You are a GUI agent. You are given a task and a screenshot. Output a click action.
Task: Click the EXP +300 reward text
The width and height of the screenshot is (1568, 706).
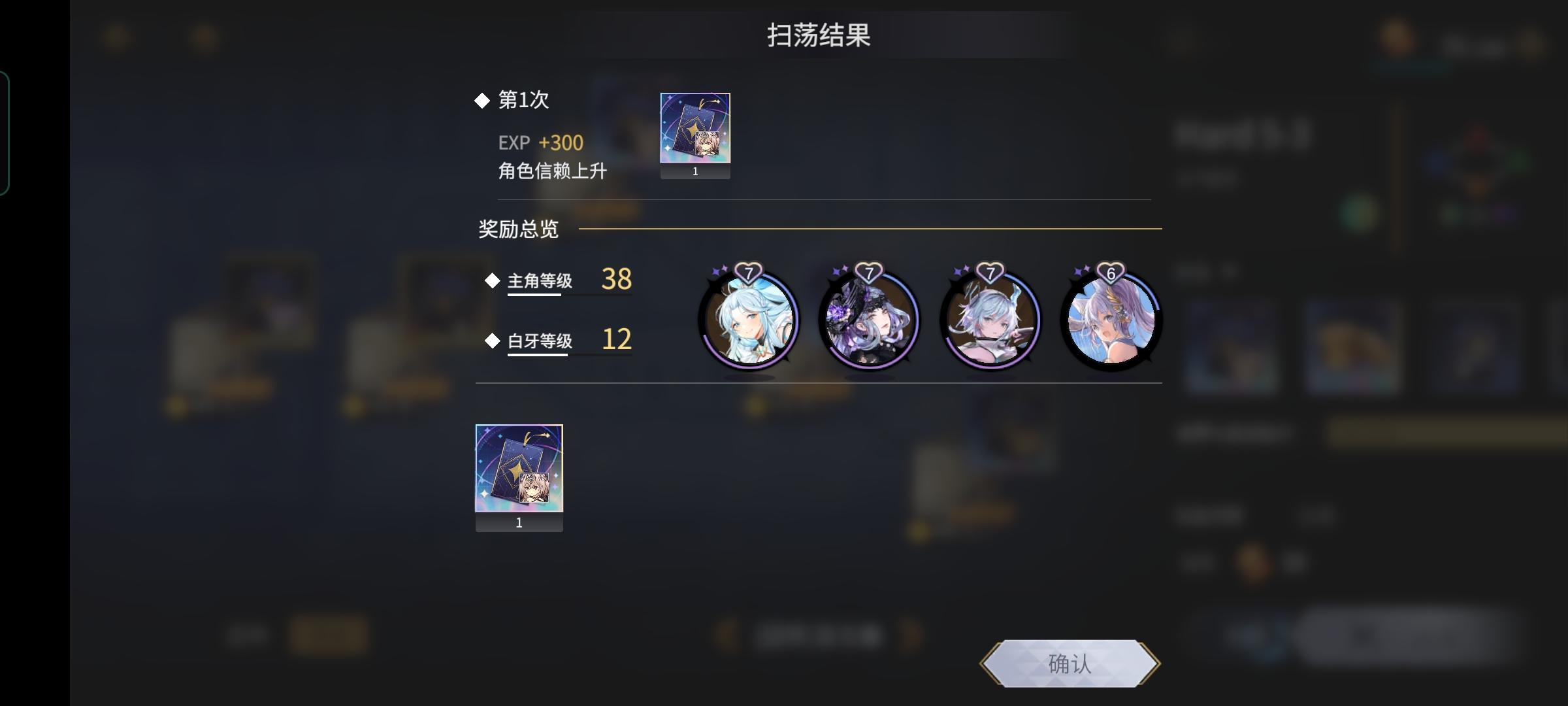tap(540, 143)
